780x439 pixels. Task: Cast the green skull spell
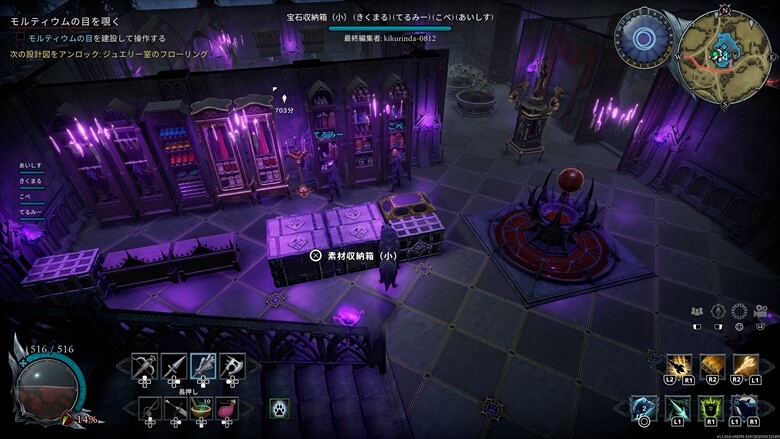tap(711, 408)
